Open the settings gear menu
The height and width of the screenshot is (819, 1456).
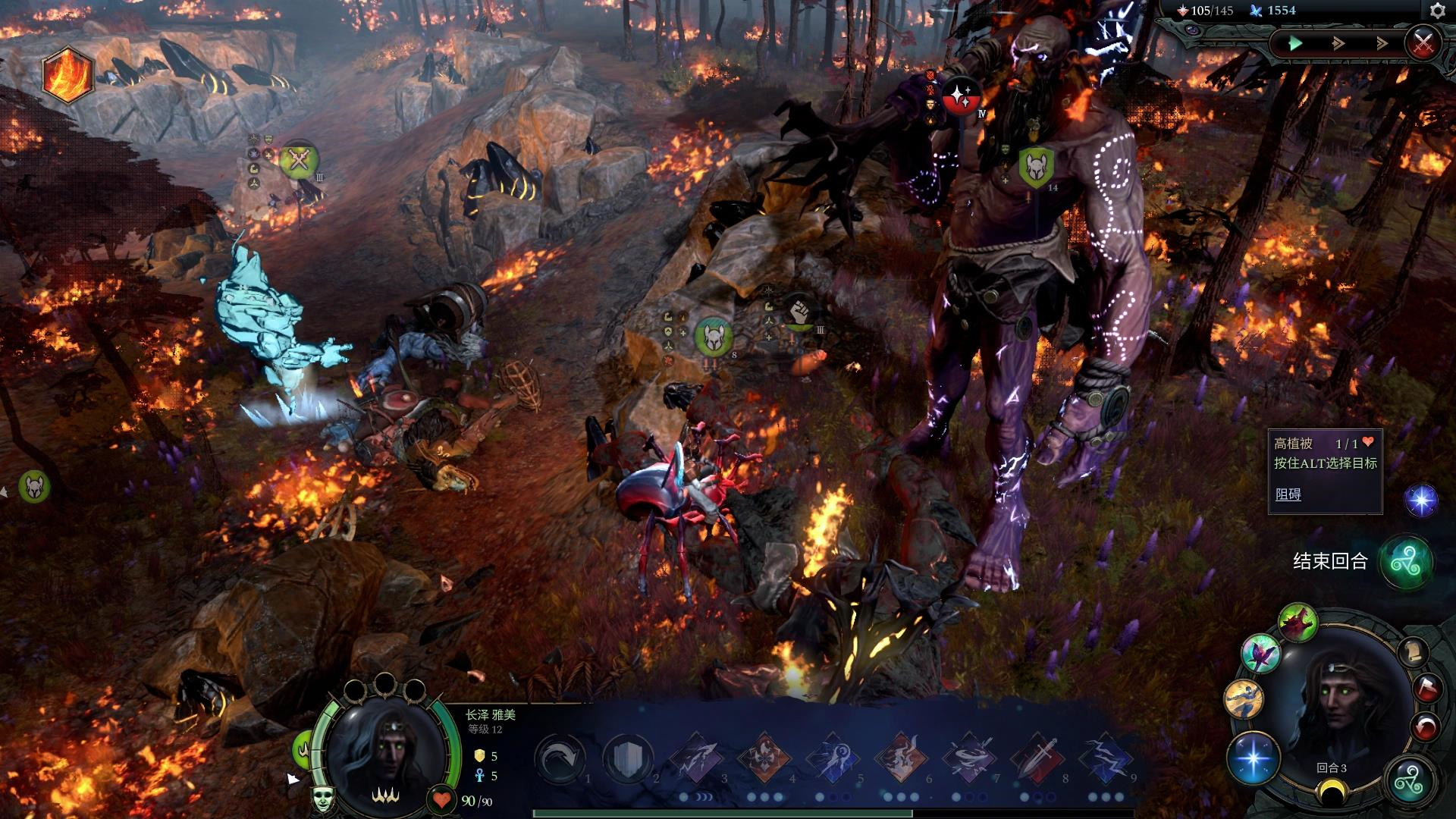click(1437, 11)
